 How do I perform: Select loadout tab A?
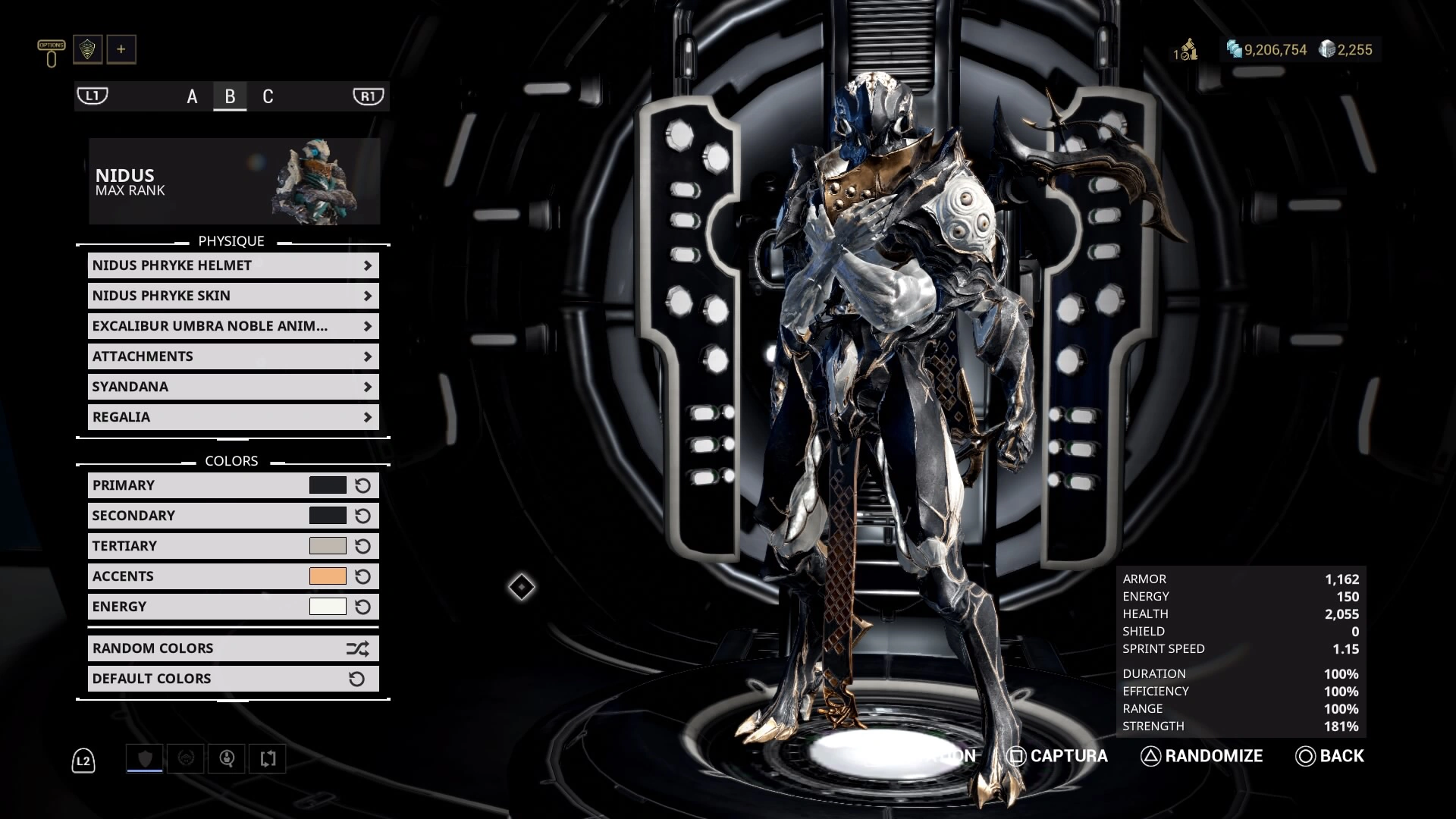[x=191, y=96]
